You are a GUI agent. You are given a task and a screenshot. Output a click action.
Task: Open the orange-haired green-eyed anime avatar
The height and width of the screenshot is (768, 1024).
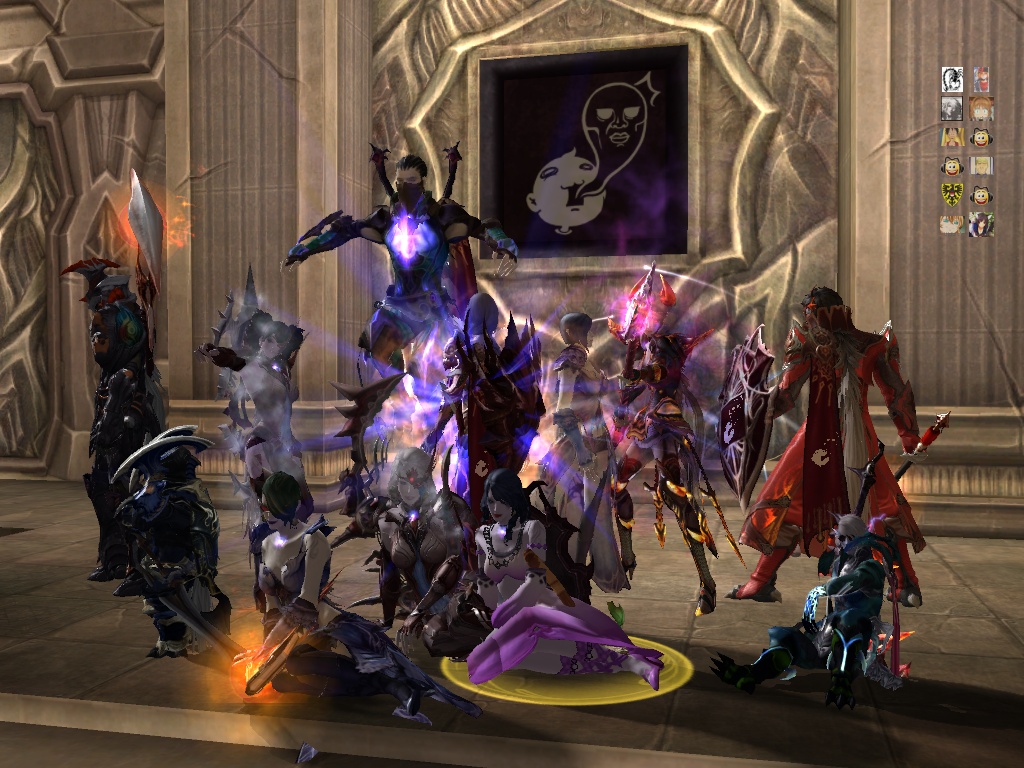pos(952,225)
